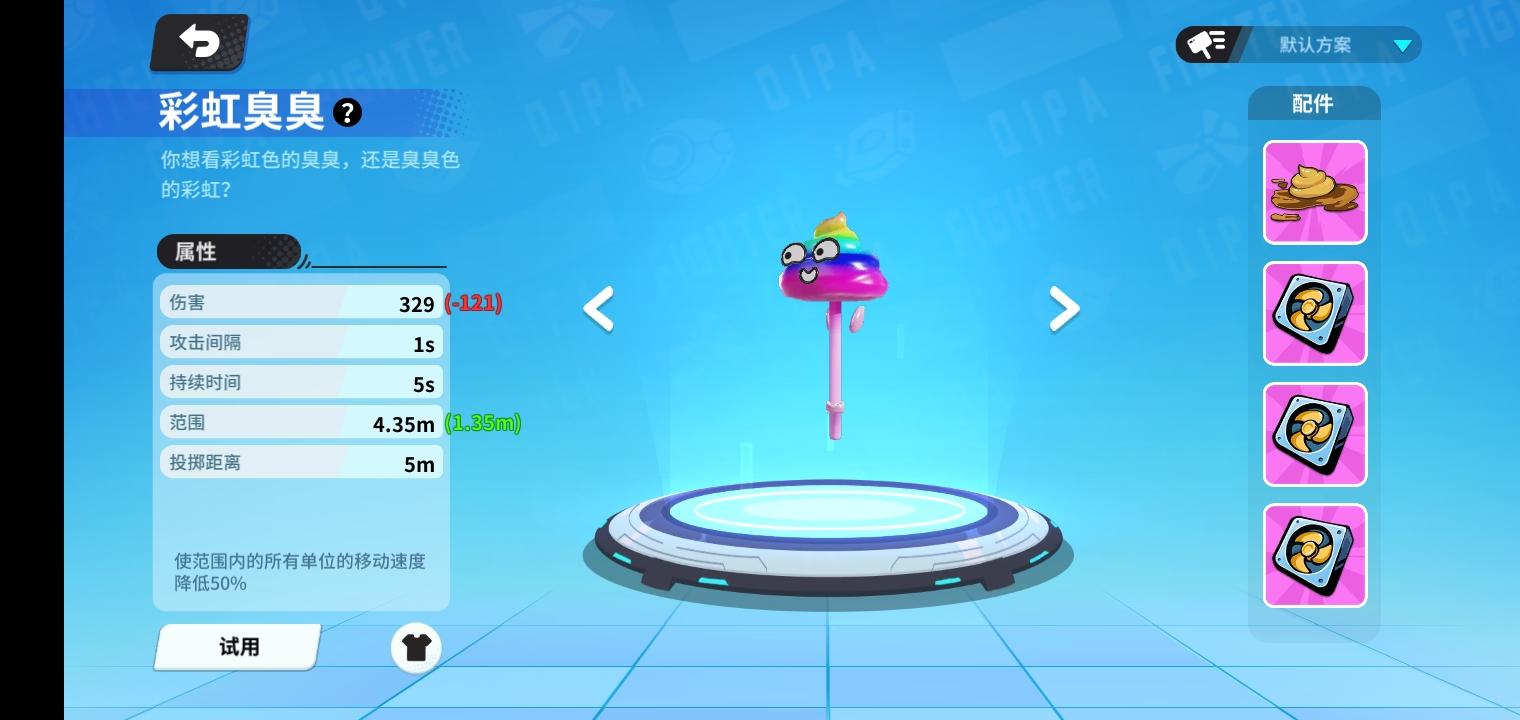1520x720 pixels.
Task: Click the left arrow to view previous weapon
Action: (597, 309)
